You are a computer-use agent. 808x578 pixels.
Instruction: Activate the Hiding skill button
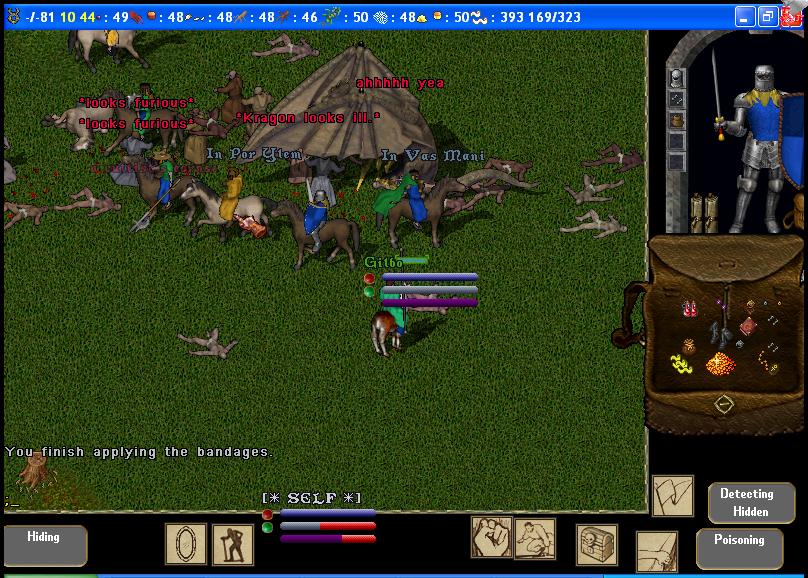point(44,545)
